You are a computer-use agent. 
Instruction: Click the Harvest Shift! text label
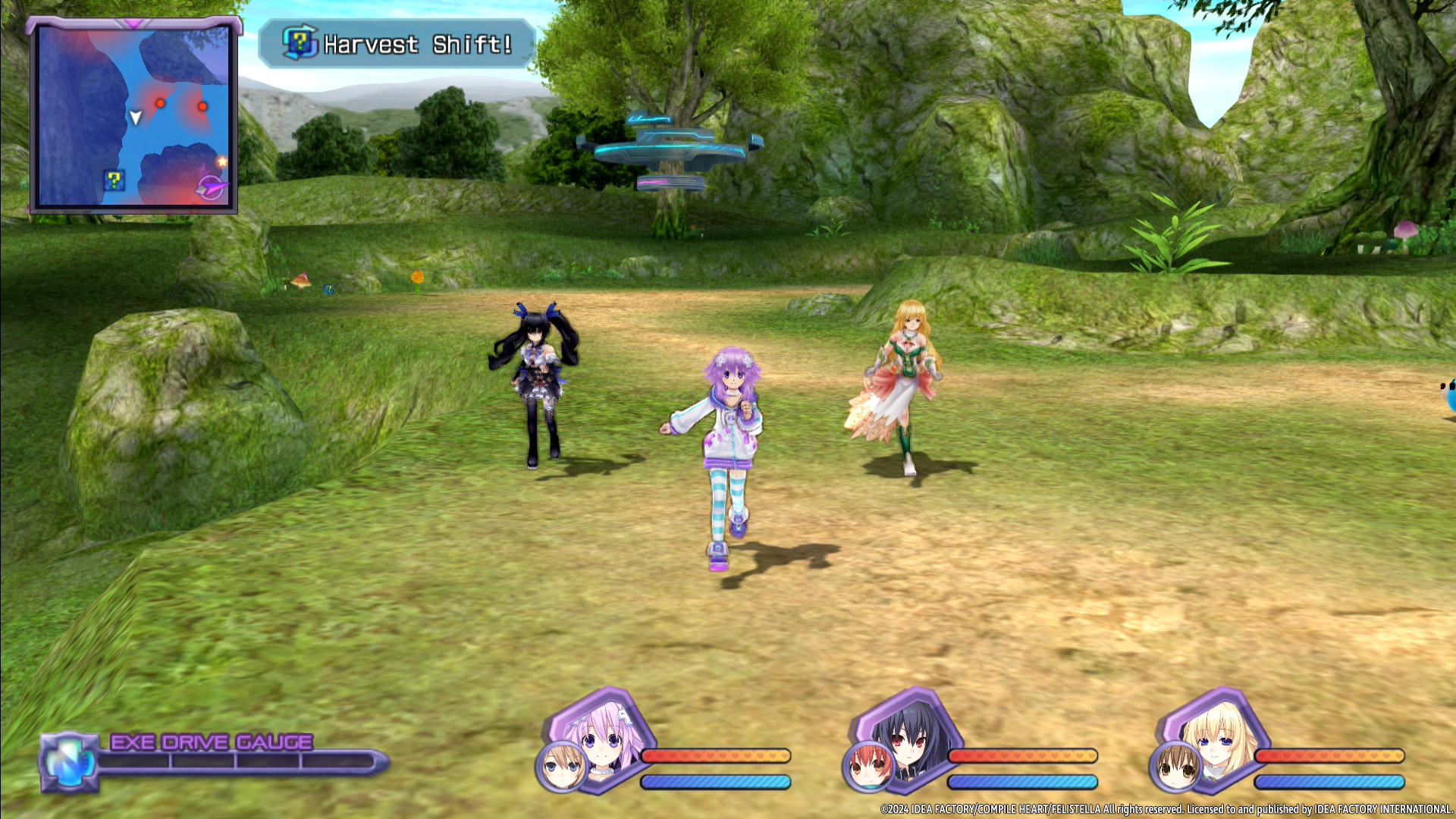pos(419,45)
